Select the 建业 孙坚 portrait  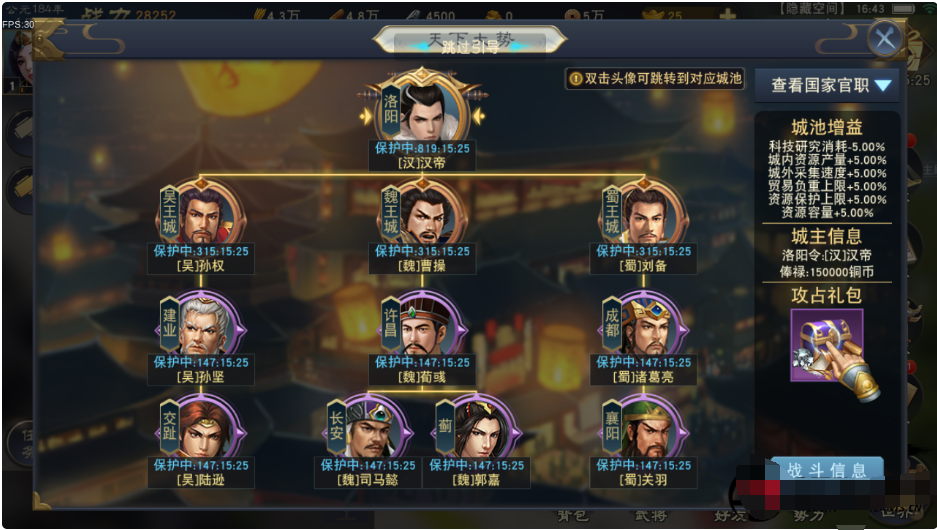pyautogui.click(x=208, y=326)
